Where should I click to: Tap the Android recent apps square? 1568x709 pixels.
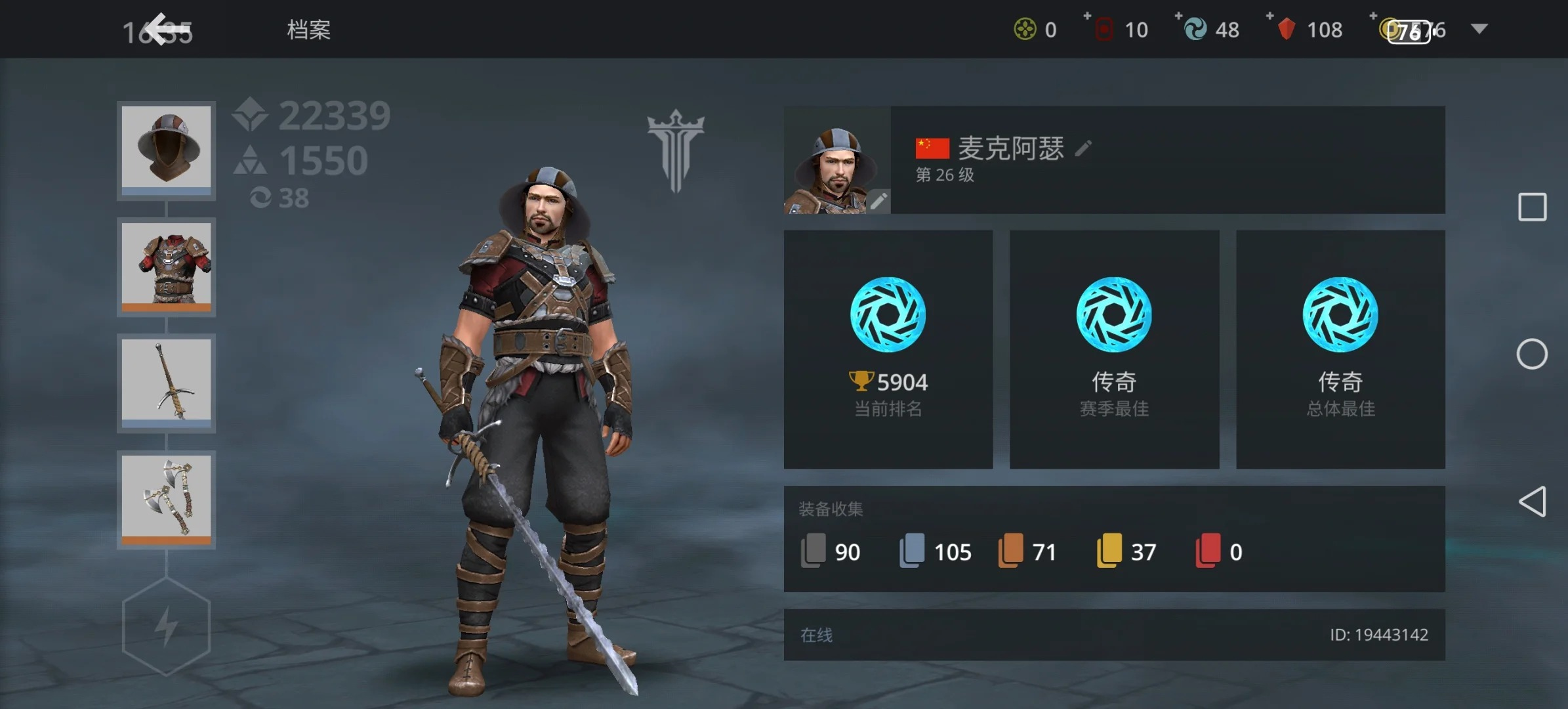click(1532, 207)
